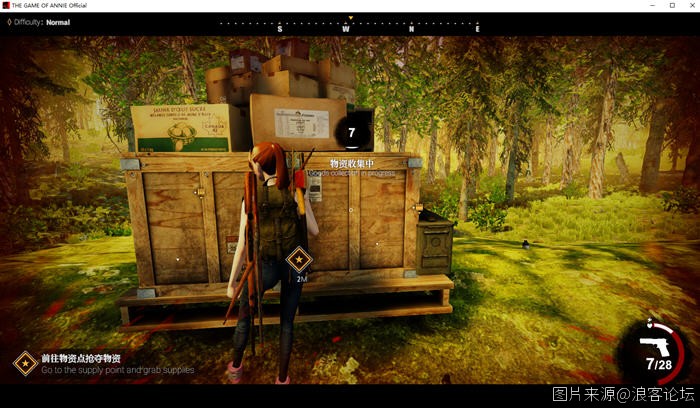Click the compass bar heading strip
The width and height of the screenshot is (700, 408).
[x=350, y=24]
